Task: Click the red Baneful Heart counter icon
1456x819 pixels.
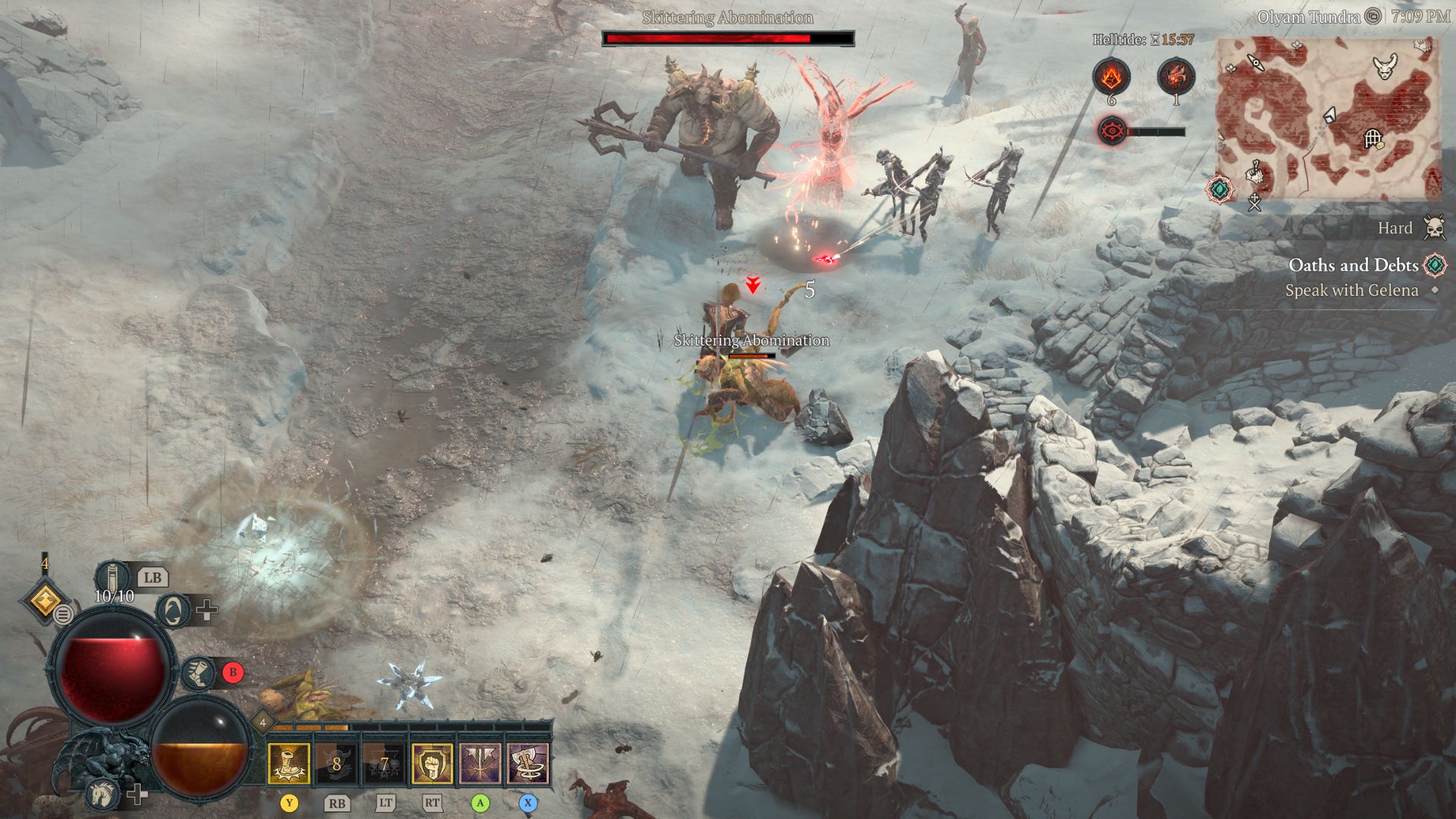Action: point(1175,77)
